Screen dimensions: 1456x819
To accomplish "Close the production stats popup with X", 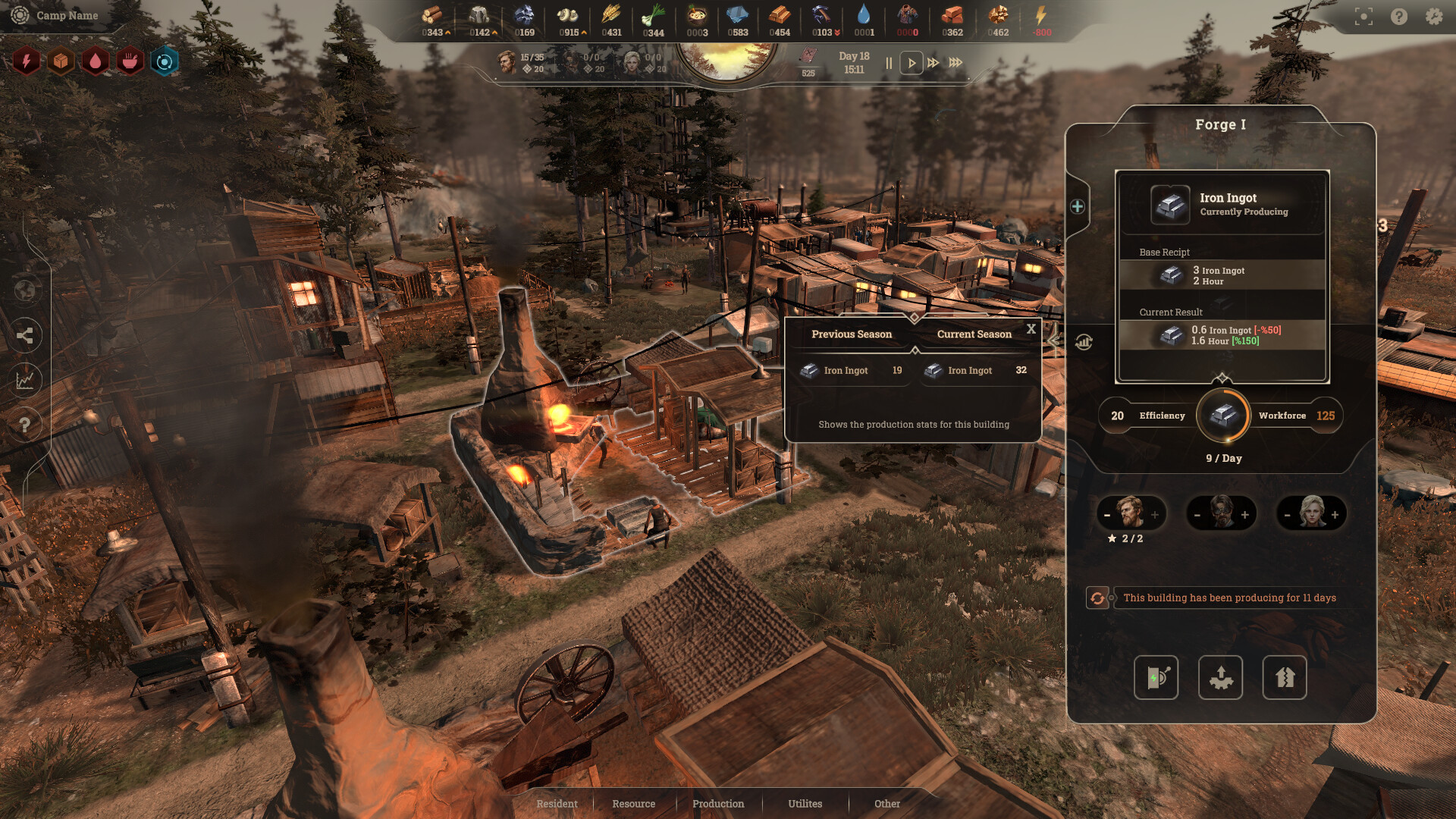I will tap(1031, 329).
